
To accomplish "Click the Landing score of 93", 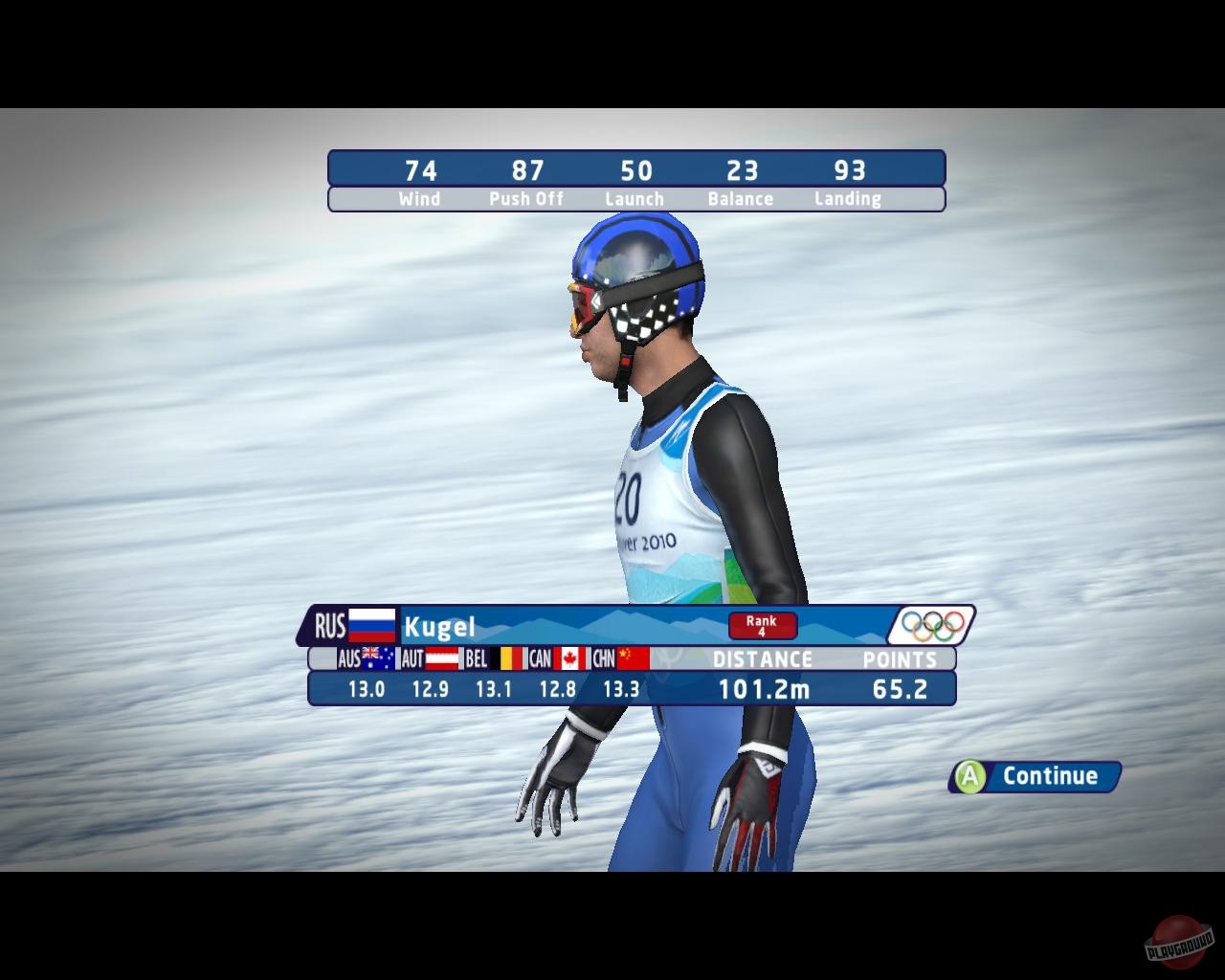I will (850, 171).
